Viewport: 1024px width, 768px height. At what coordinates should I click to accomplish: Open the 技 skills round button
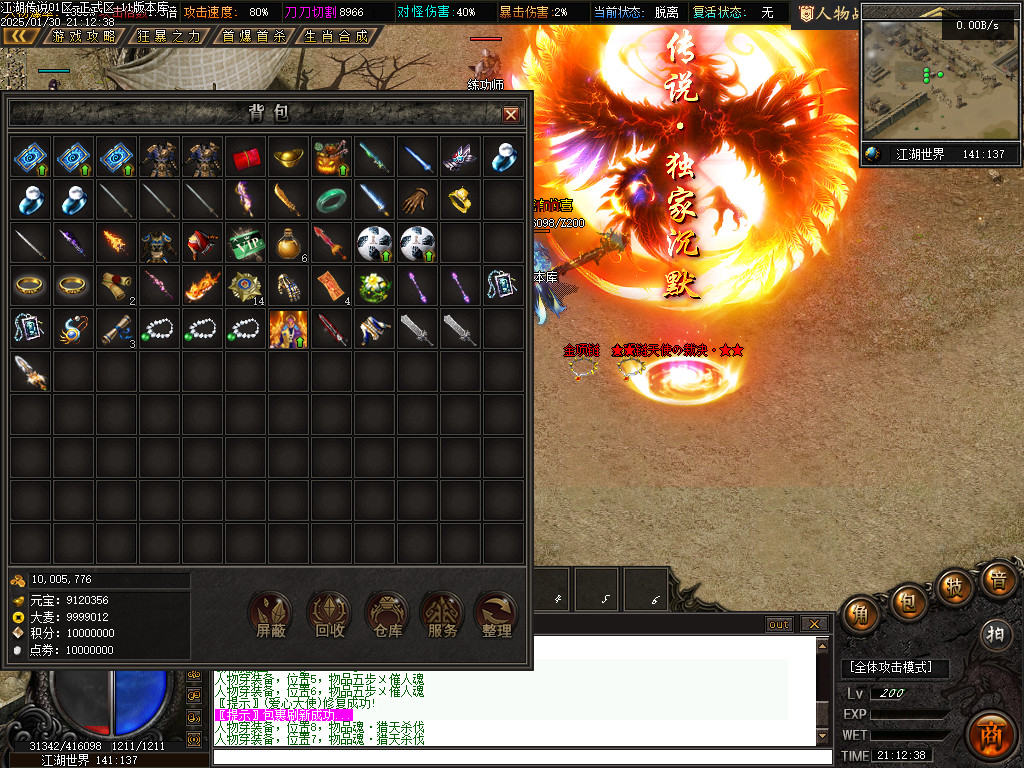click(955, 587)
